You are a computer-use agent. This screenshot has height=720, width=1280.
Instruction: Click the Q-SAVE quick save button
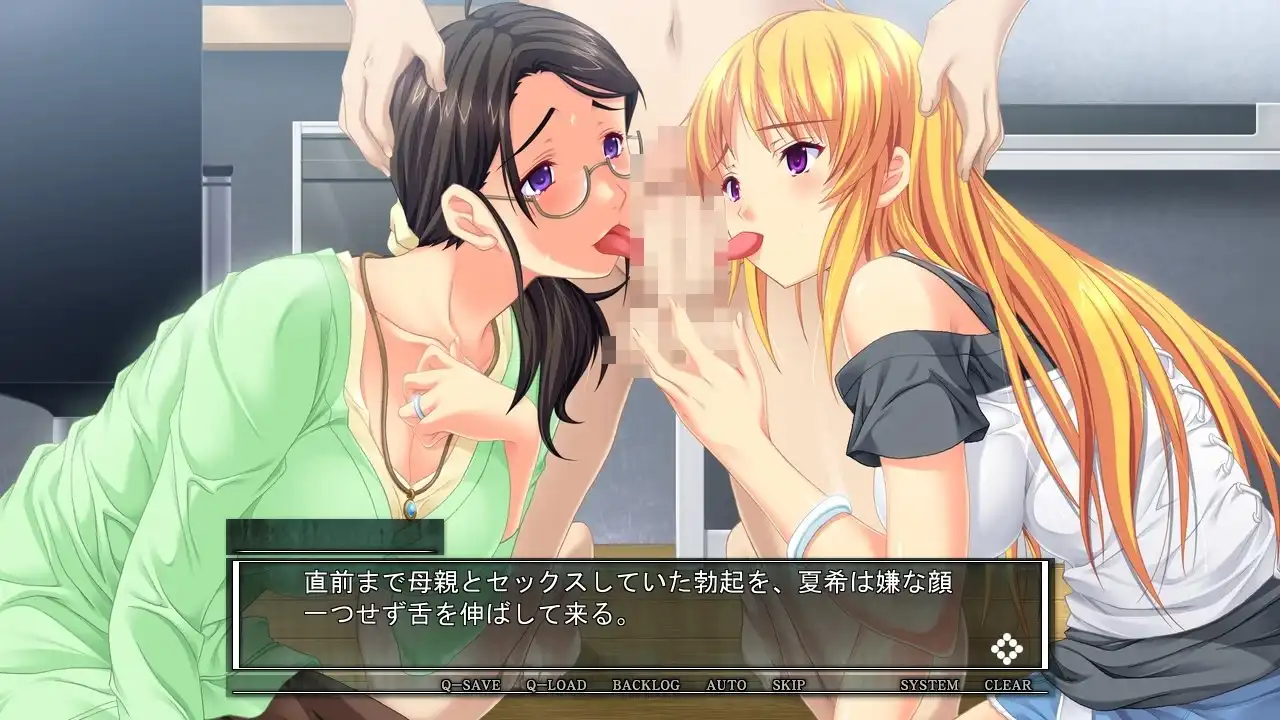[471, 685]
